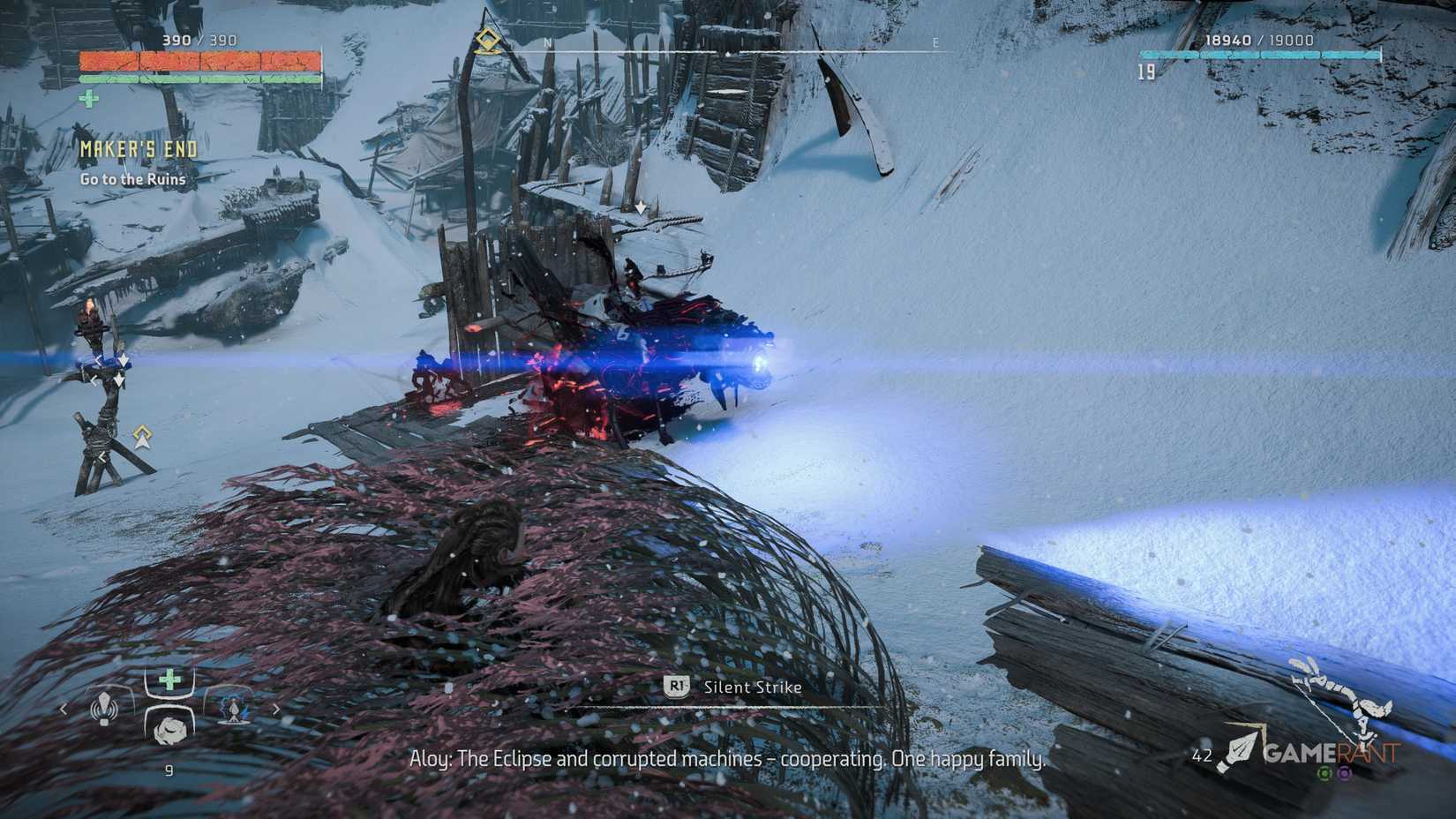Screen dimensions: 1456x819
Task: Select the alarm trap tool icon
Action: pos(105,708)
